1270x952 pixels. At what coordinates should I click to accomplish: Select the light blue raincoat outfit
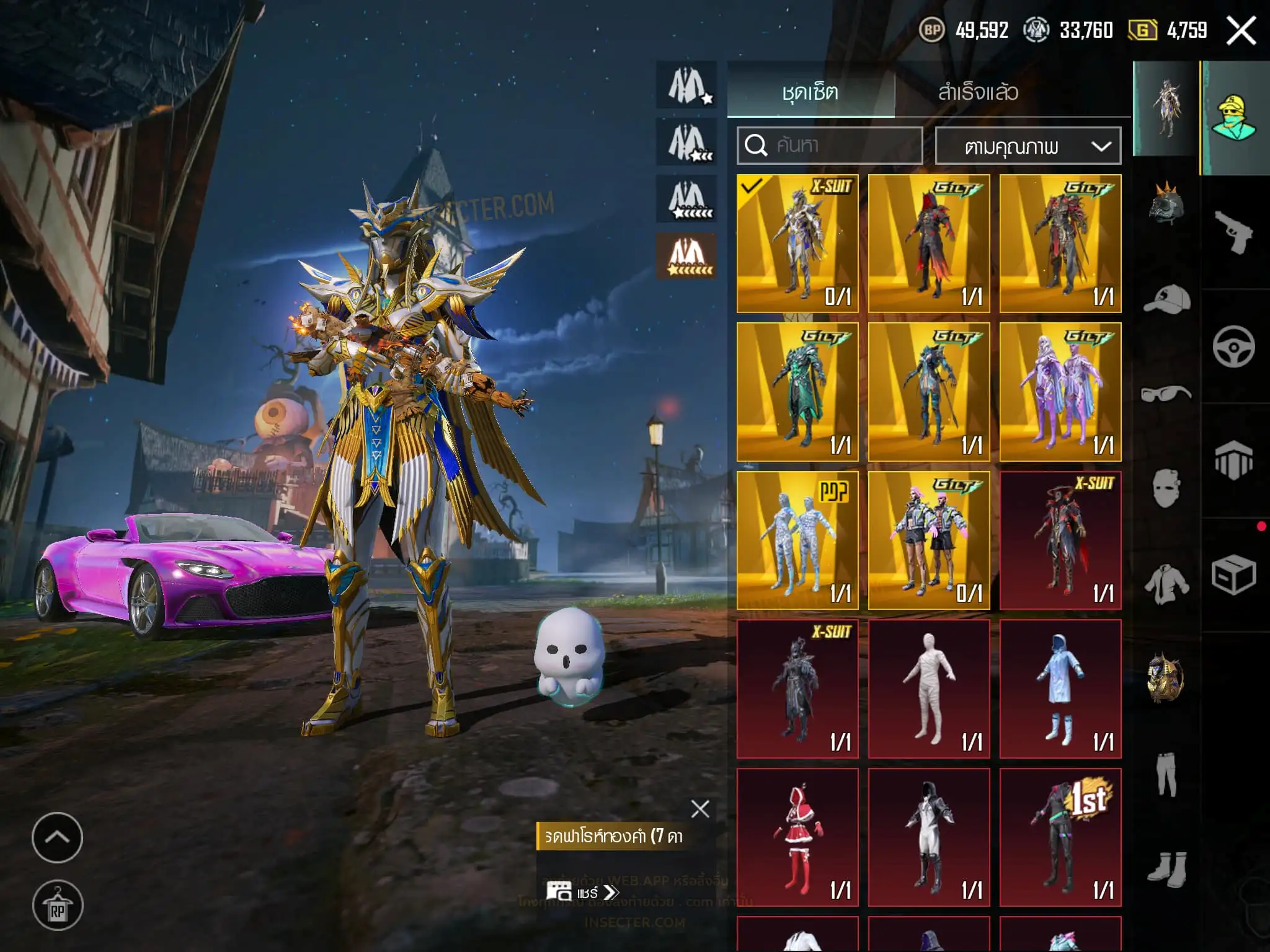pos(1060,689)
